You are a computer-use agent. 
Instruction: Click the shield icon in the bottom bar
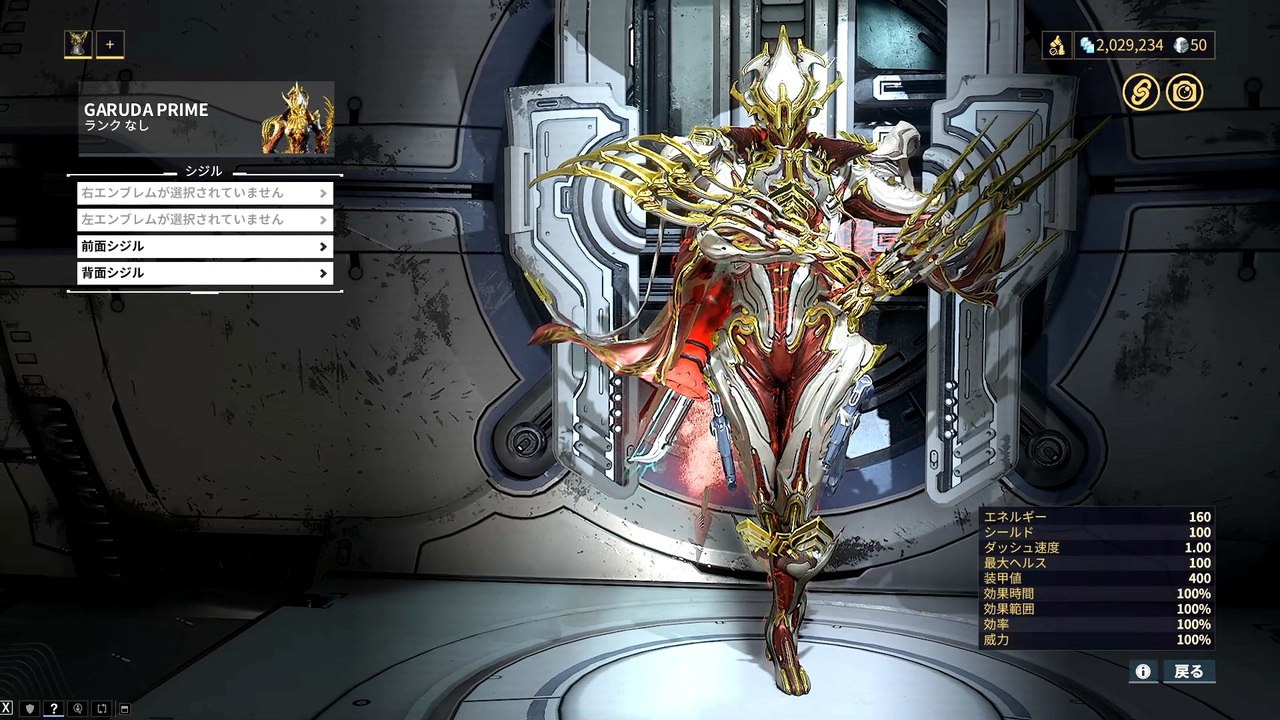coord(29,708)
